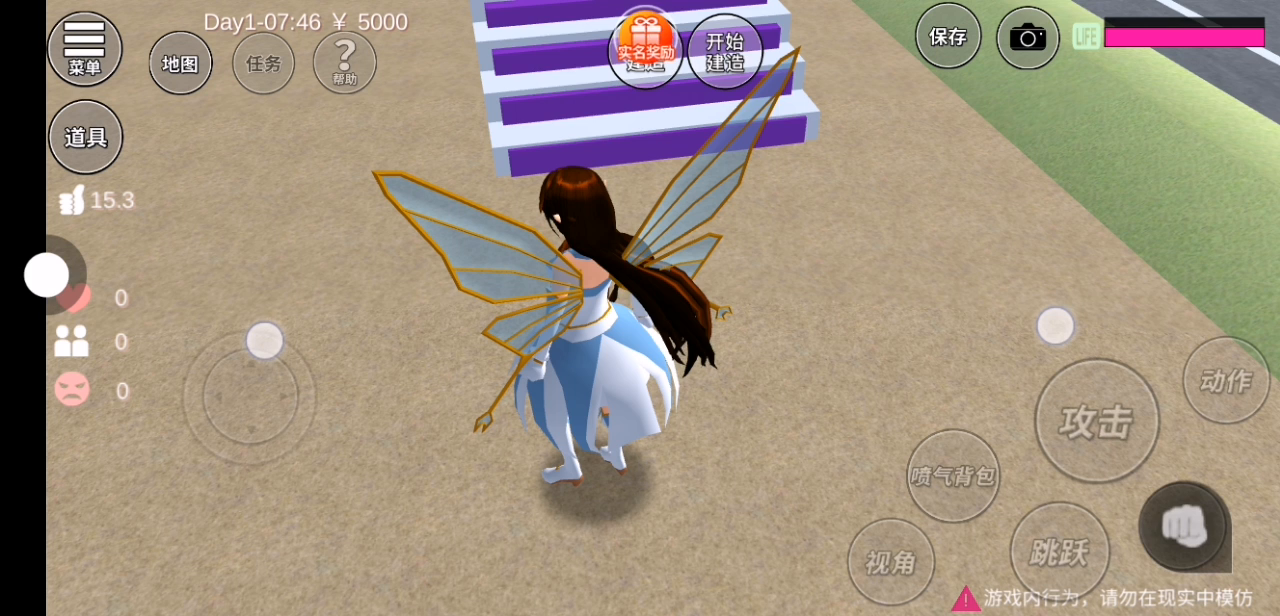The image size is (1280, 616).
Task: Tap the 开始建造 build button
Action: [725, 51]
